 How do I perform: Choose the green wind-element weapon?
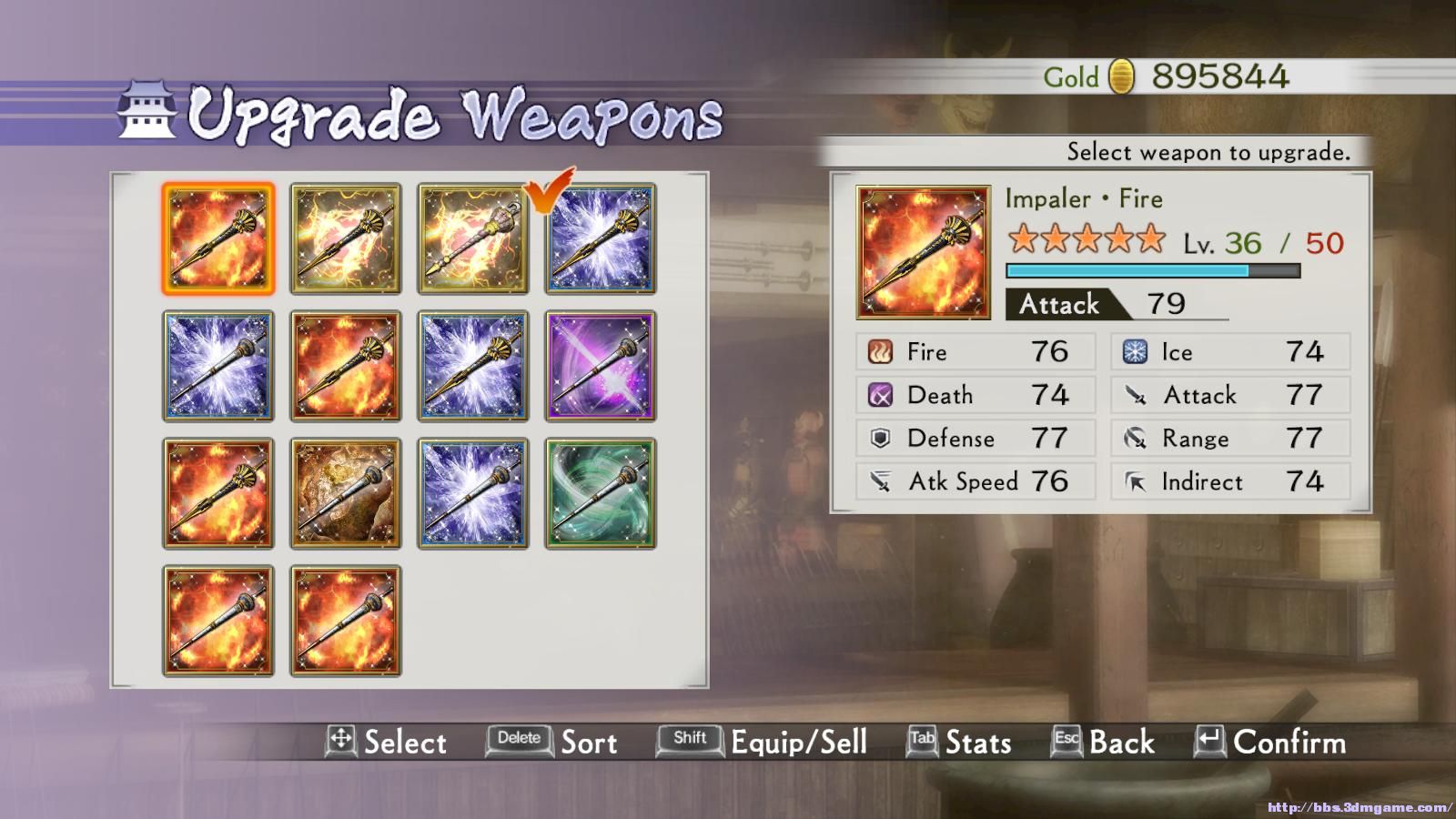[x=600, y=493]
